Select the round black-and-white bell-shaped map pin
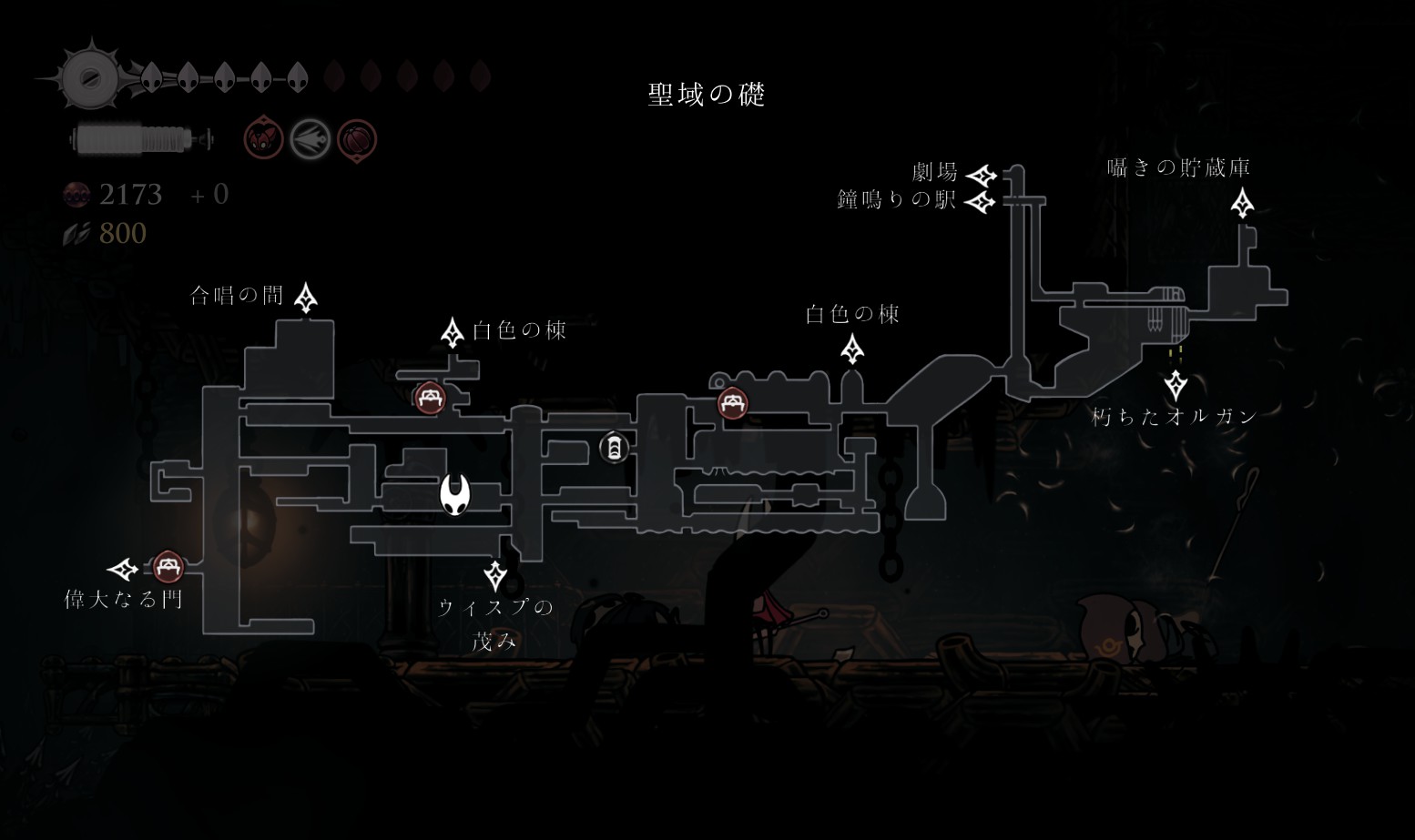The width and height of the screenshot is (1415, 840). pos(614,447)
